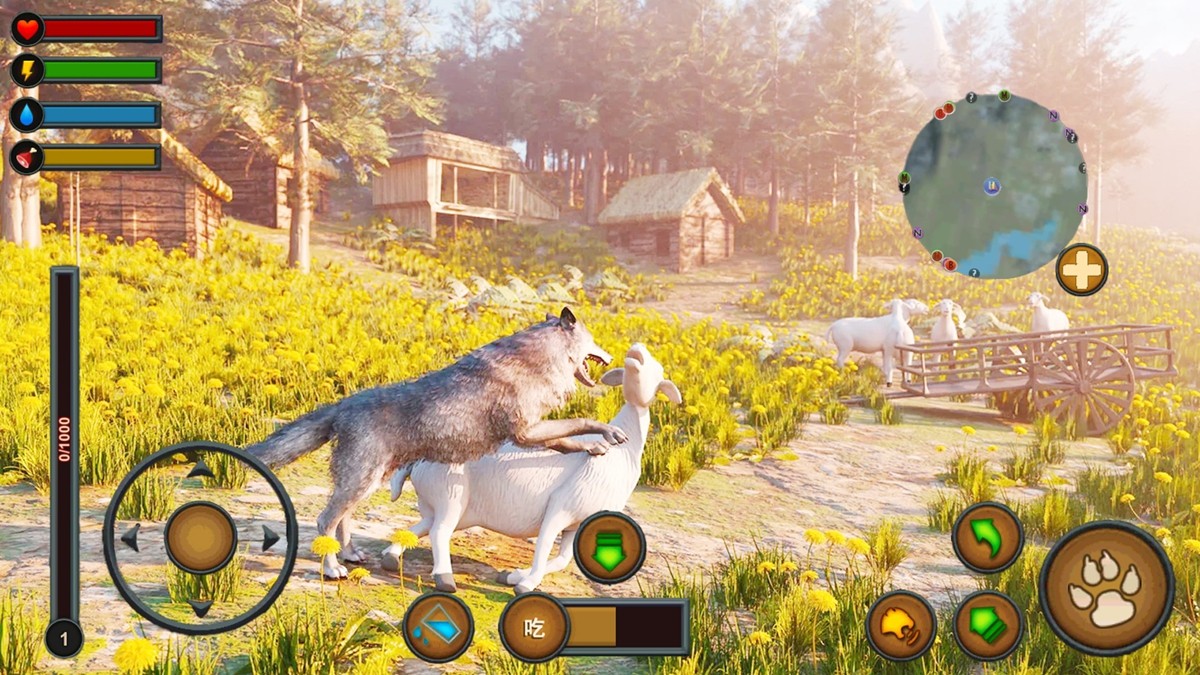Tap the joystick's up arrow
Viewport: 1200px width, 675px height.
(201, 468)
